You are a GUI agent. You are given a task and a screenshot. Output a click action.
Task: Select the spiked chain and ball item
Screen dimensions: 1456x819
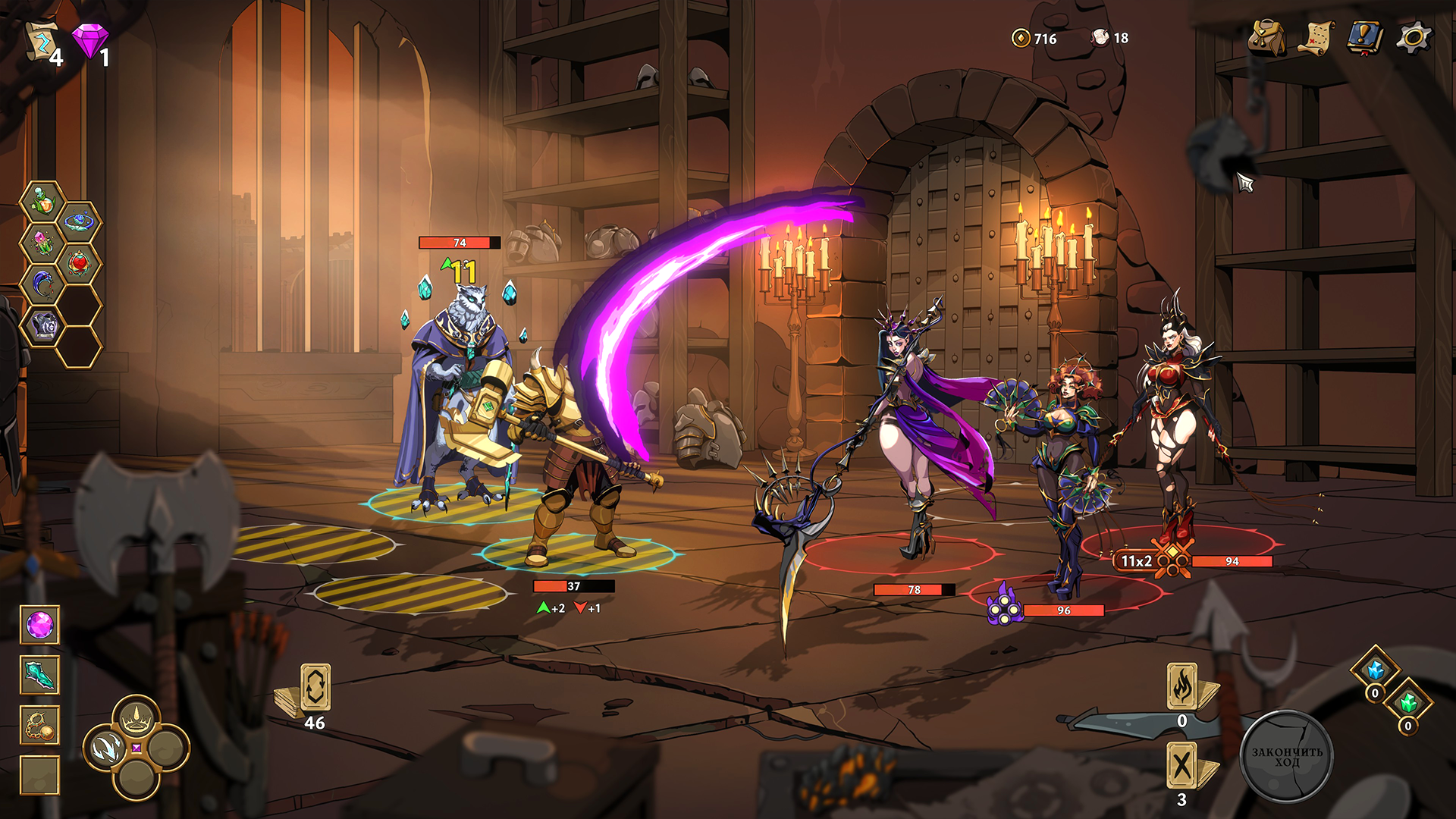[x=39, y=726]
